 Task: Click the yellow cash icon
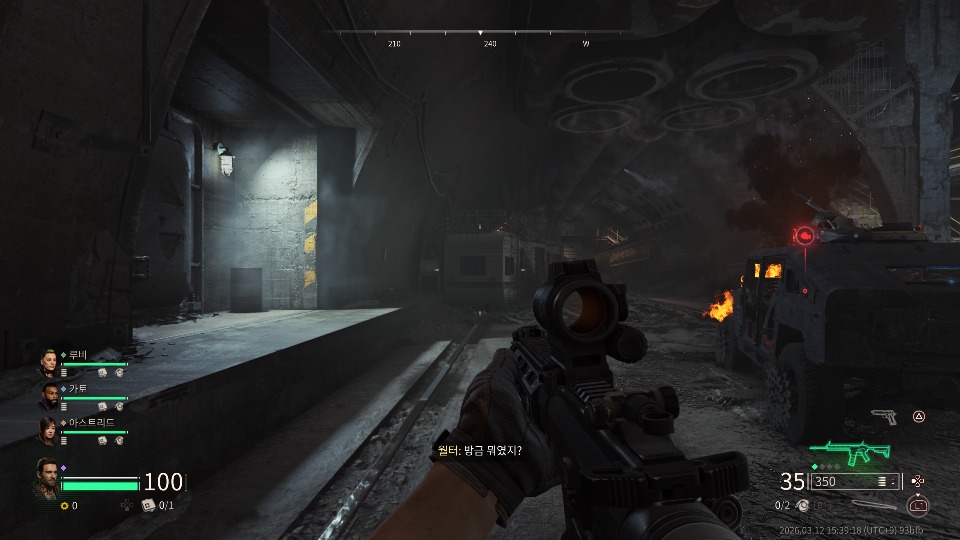65,505
